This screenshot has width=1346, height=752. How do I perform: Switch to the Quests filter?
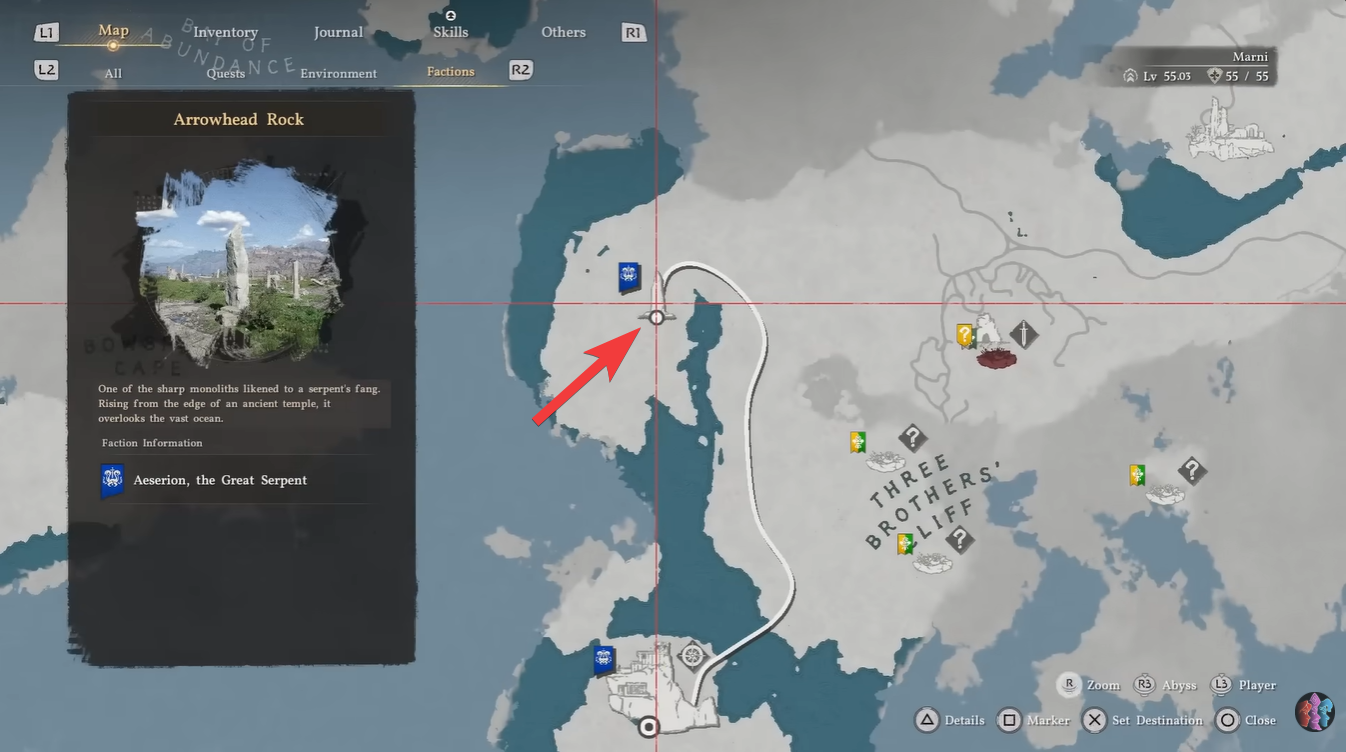[226, 73]
